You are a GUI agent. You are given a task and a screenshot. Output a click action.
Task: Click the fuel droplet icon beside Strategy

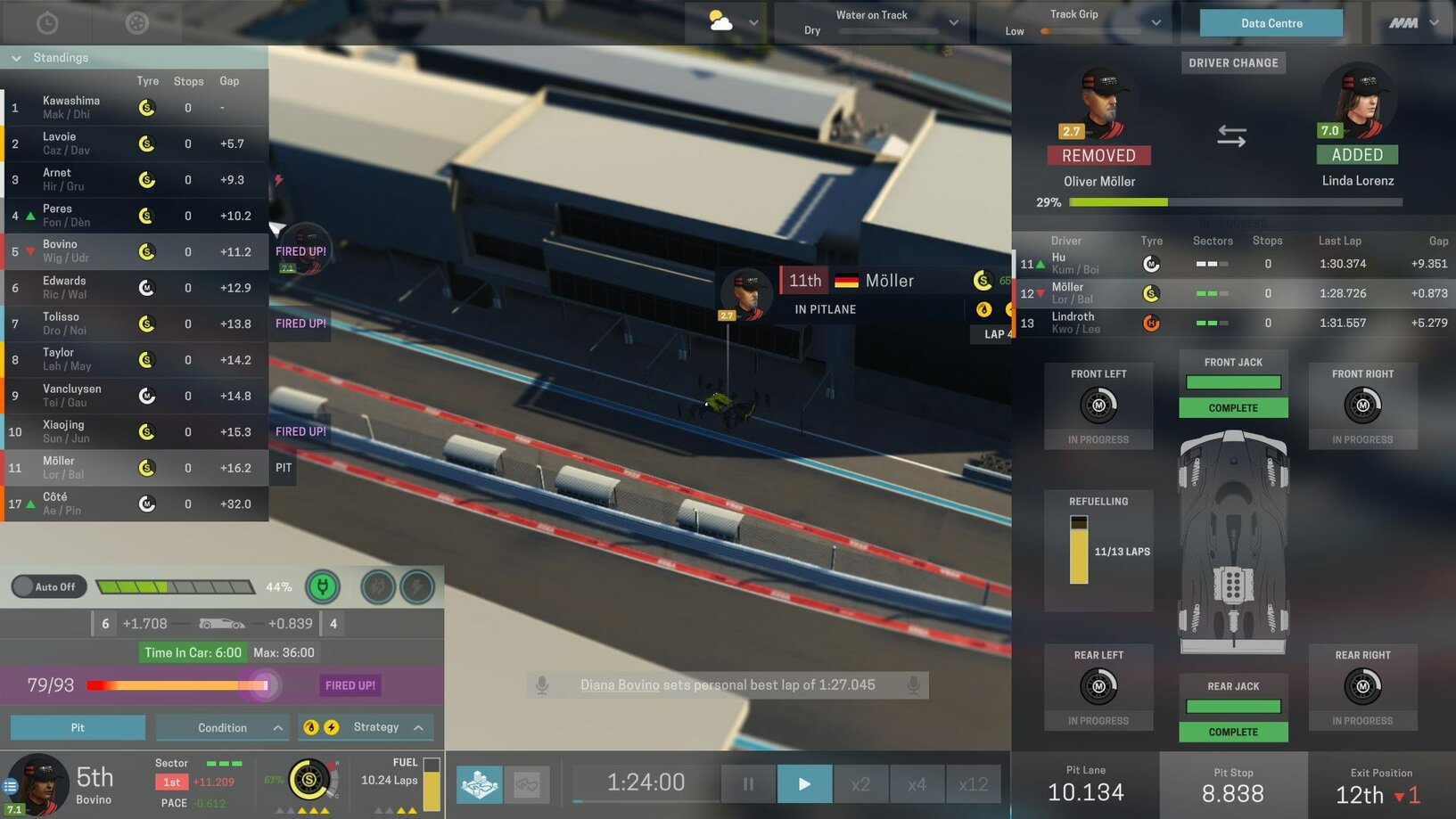311,727
